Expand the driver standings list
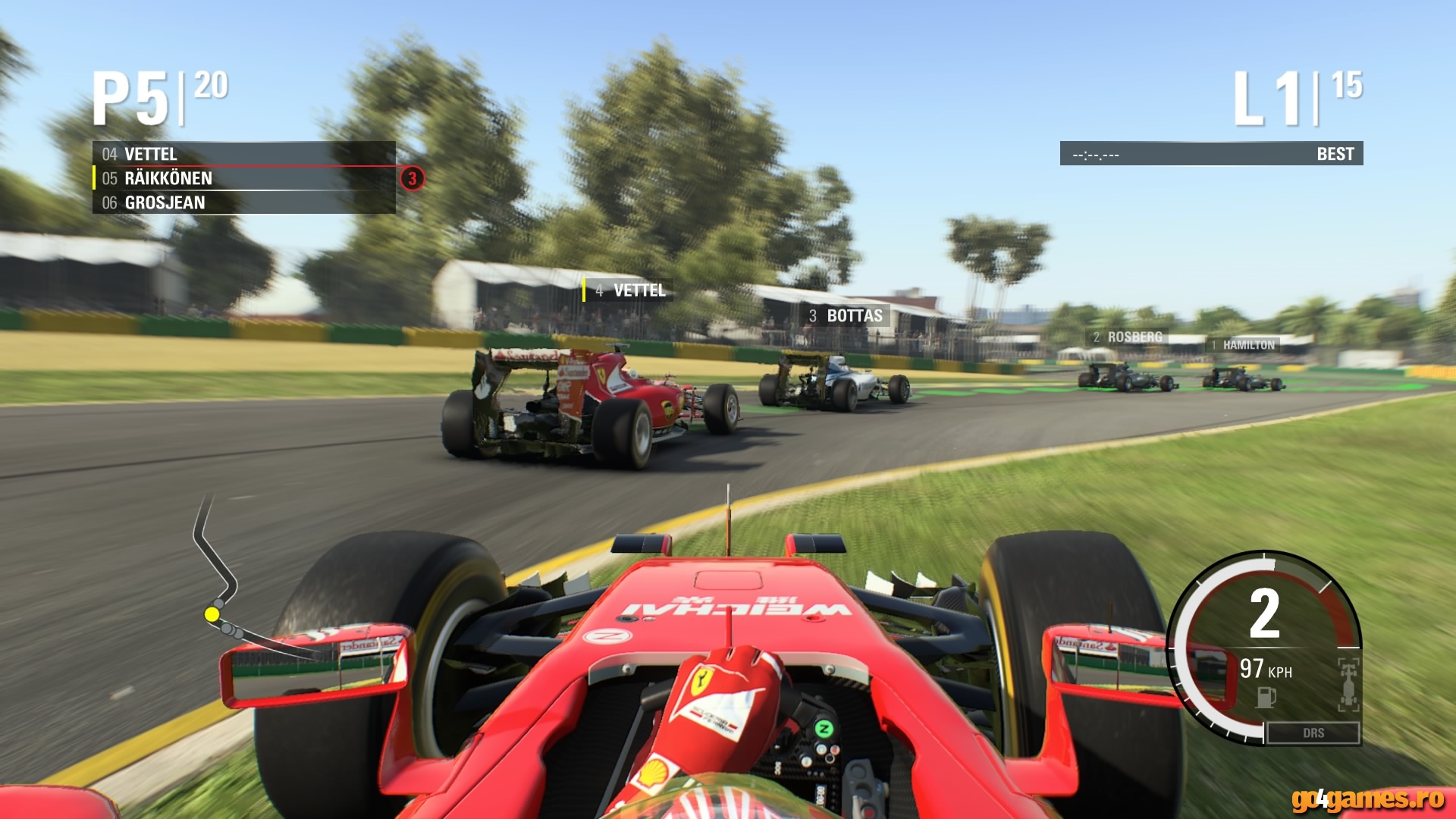1456x819 pixels. (243, 178)
